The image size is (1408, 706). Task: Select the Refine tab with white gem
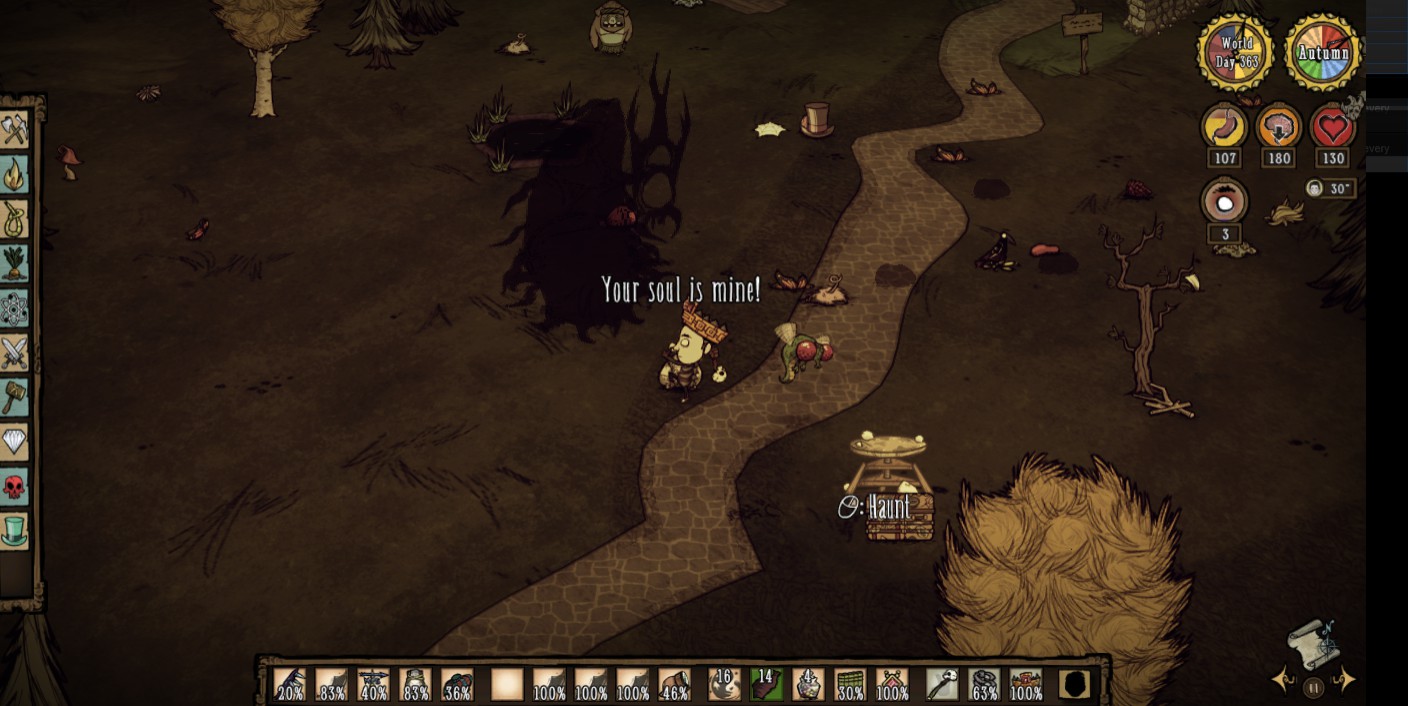[x=15, y=441]
